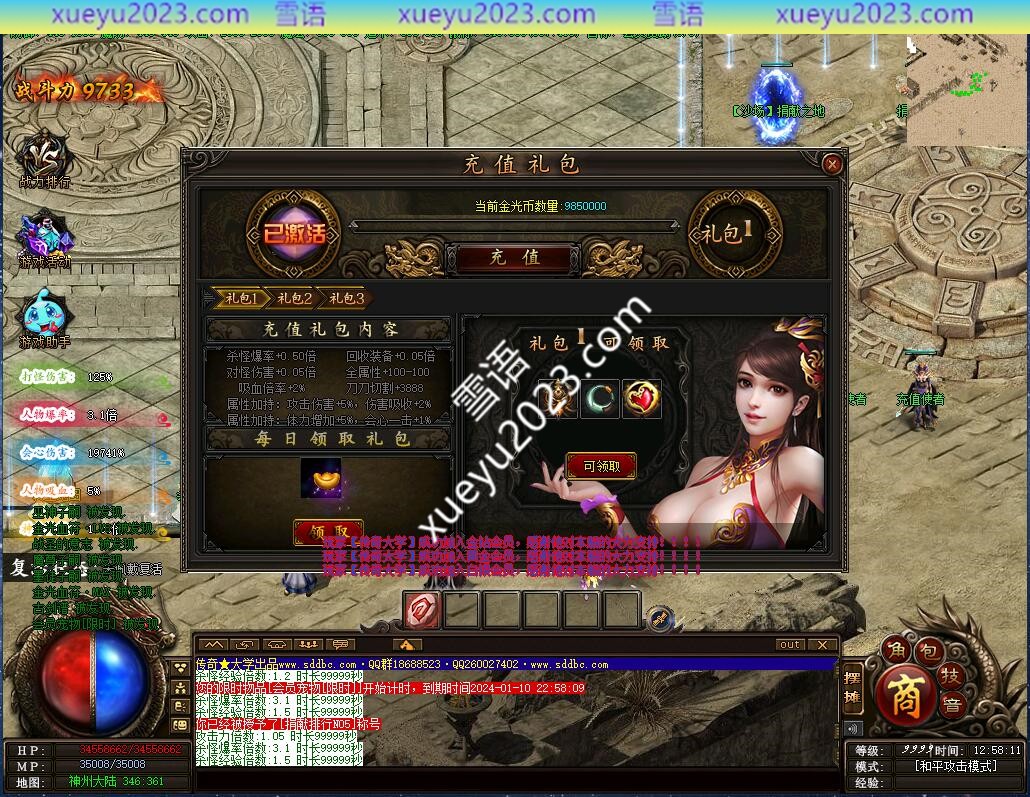The width and height of the screenshot is (1030, 797).
Task: Claim gift pack 1 with 可领取 button
Action: [x=601, y=466]
